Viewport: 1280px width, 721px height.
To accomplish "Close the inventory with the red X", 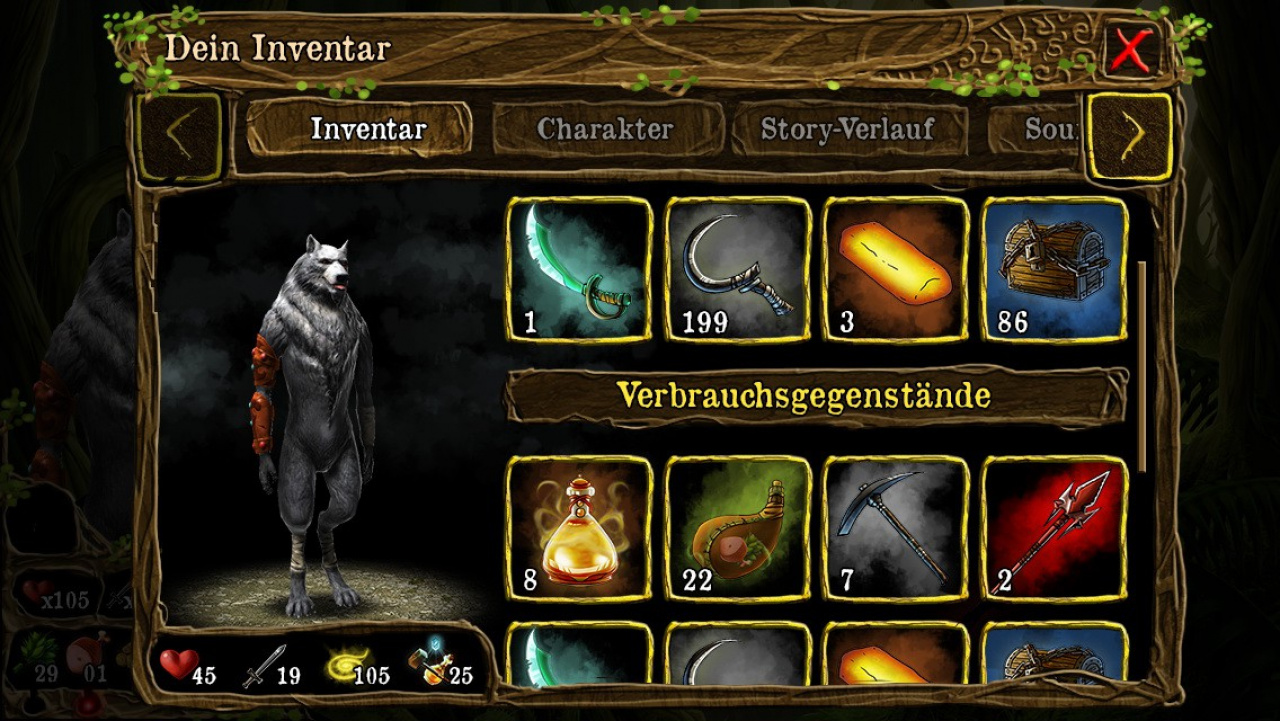I will point(1131,50).
